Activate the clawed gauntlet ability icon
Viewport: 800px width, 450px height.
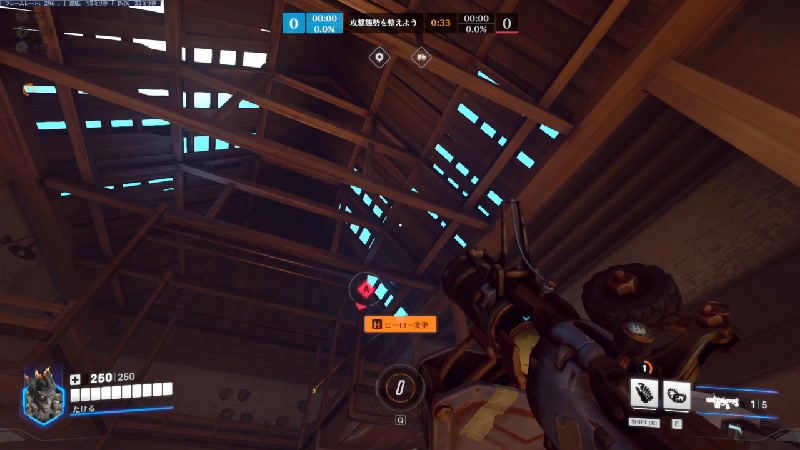[x=643, y=395]
